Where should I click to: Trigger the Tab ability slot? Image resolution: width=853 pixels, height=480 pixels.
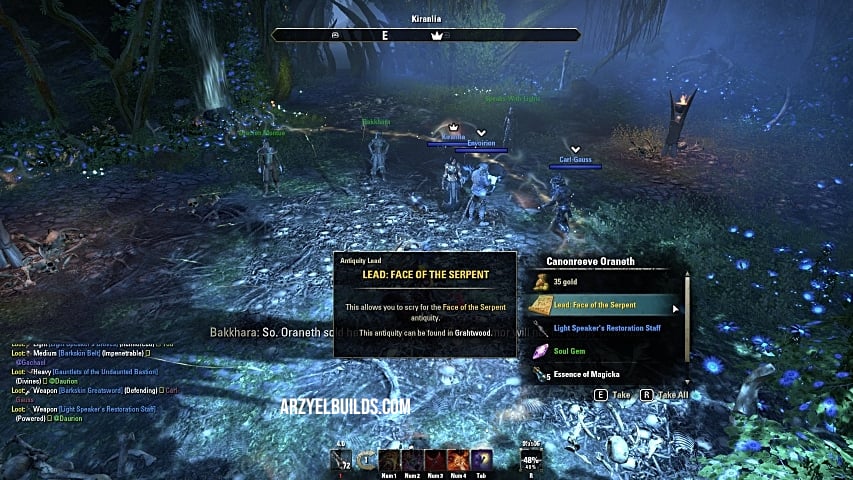[482, 460]
